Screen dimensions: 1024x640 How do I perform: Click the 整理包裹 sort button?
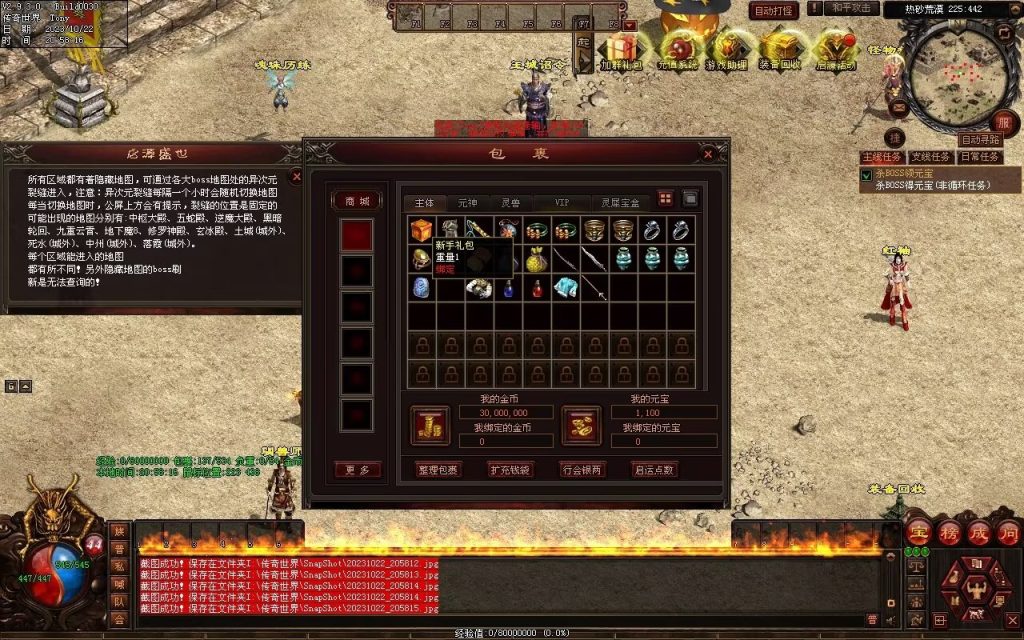tap(437, 469)
